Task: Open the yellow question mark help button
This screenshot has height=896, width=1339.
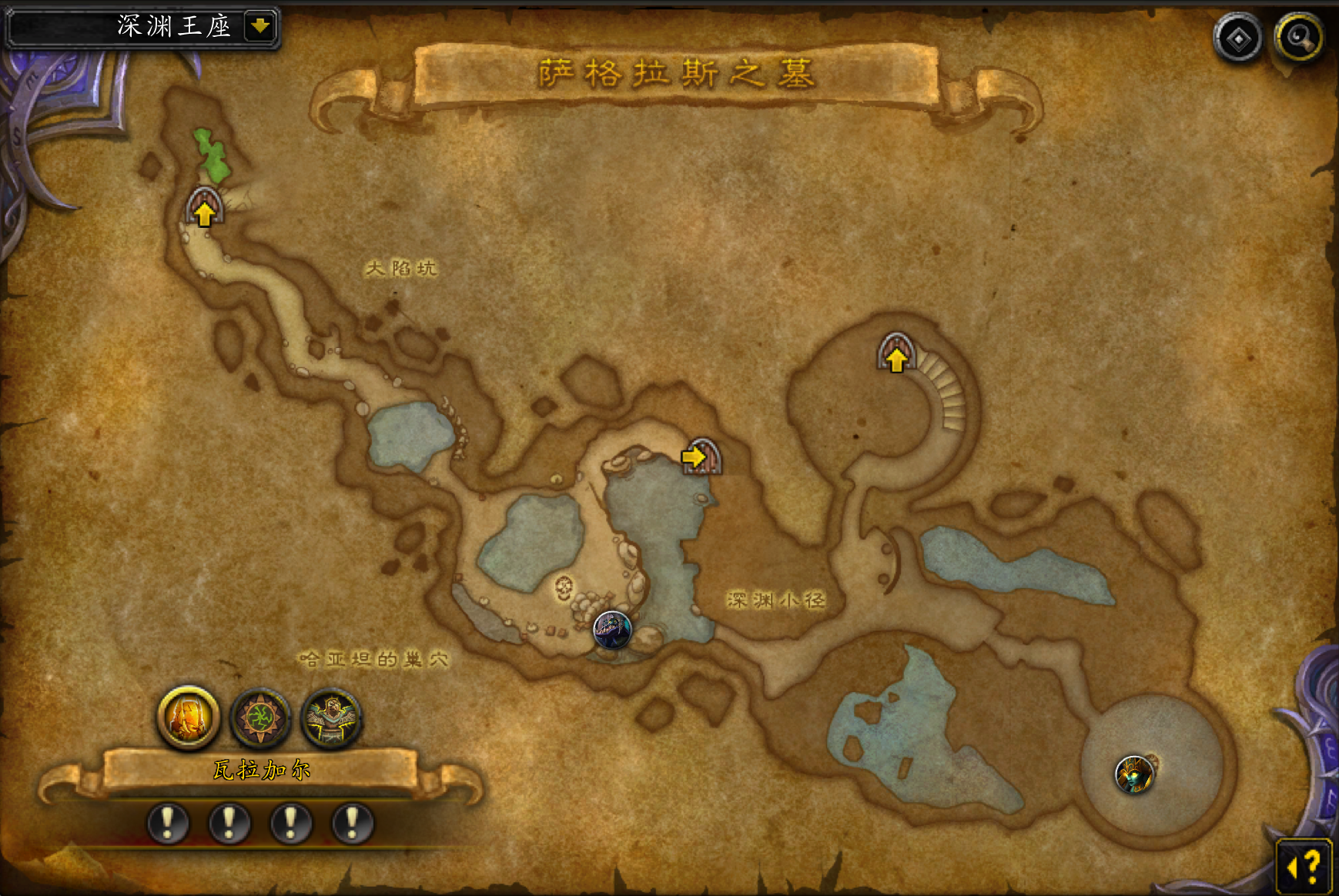Action: click(x=1304, y=867)
